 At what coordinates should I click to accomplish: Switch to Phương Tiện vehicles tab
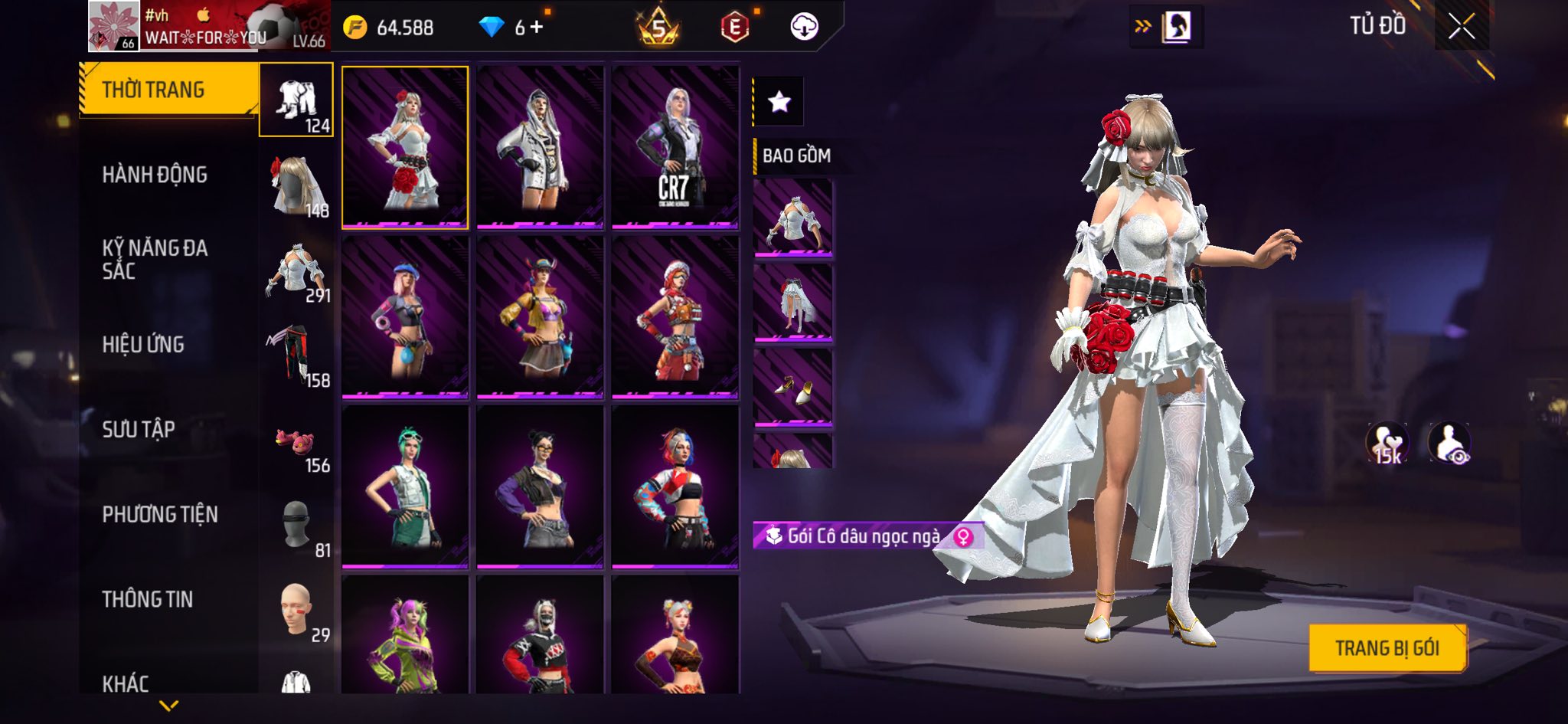click(160, 514)
